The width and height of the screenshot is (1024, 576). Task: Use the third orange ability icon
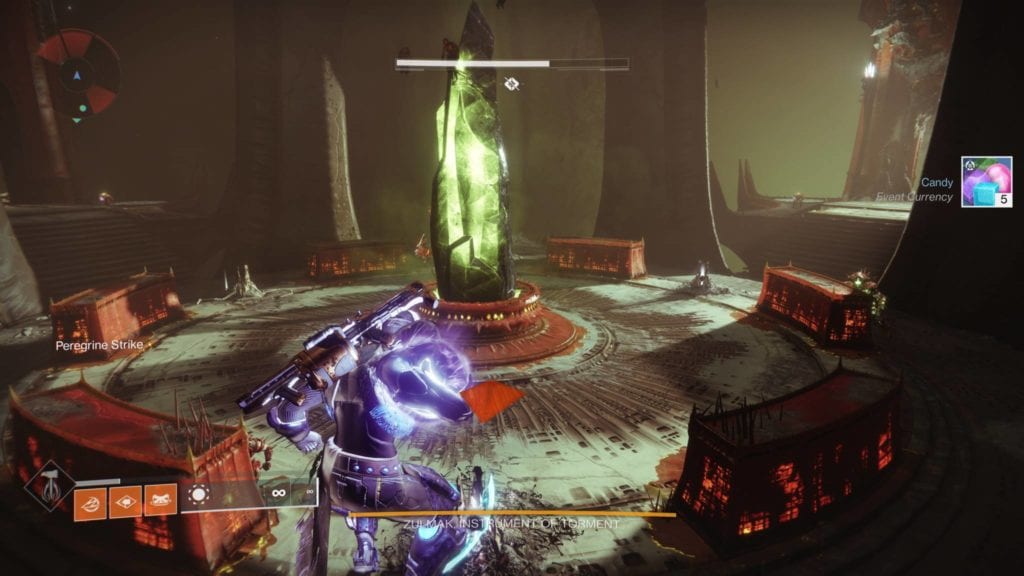point(161,500)
